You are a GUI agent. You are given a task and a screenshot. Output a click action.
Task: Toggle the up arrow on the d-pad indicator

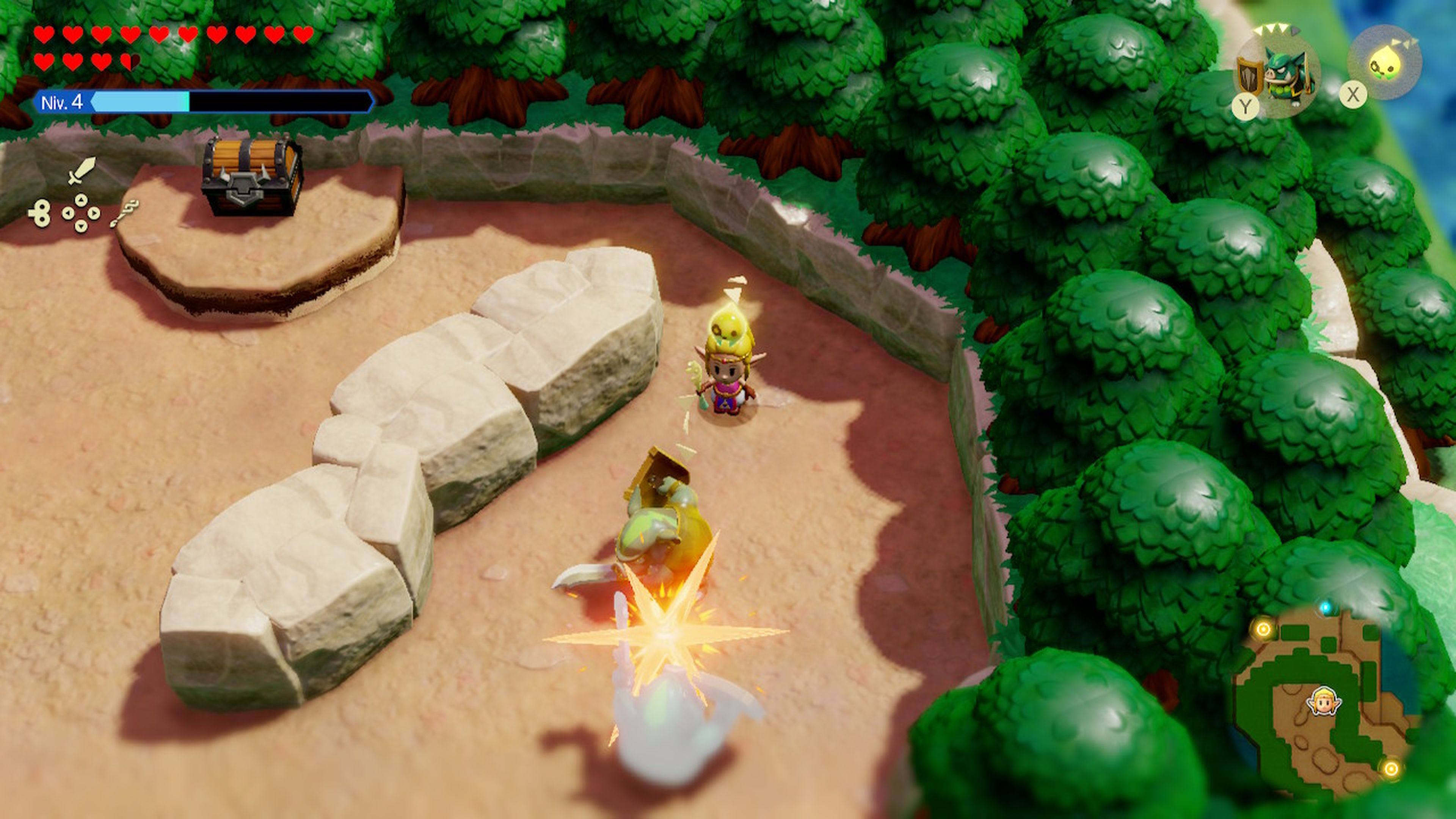82,201
